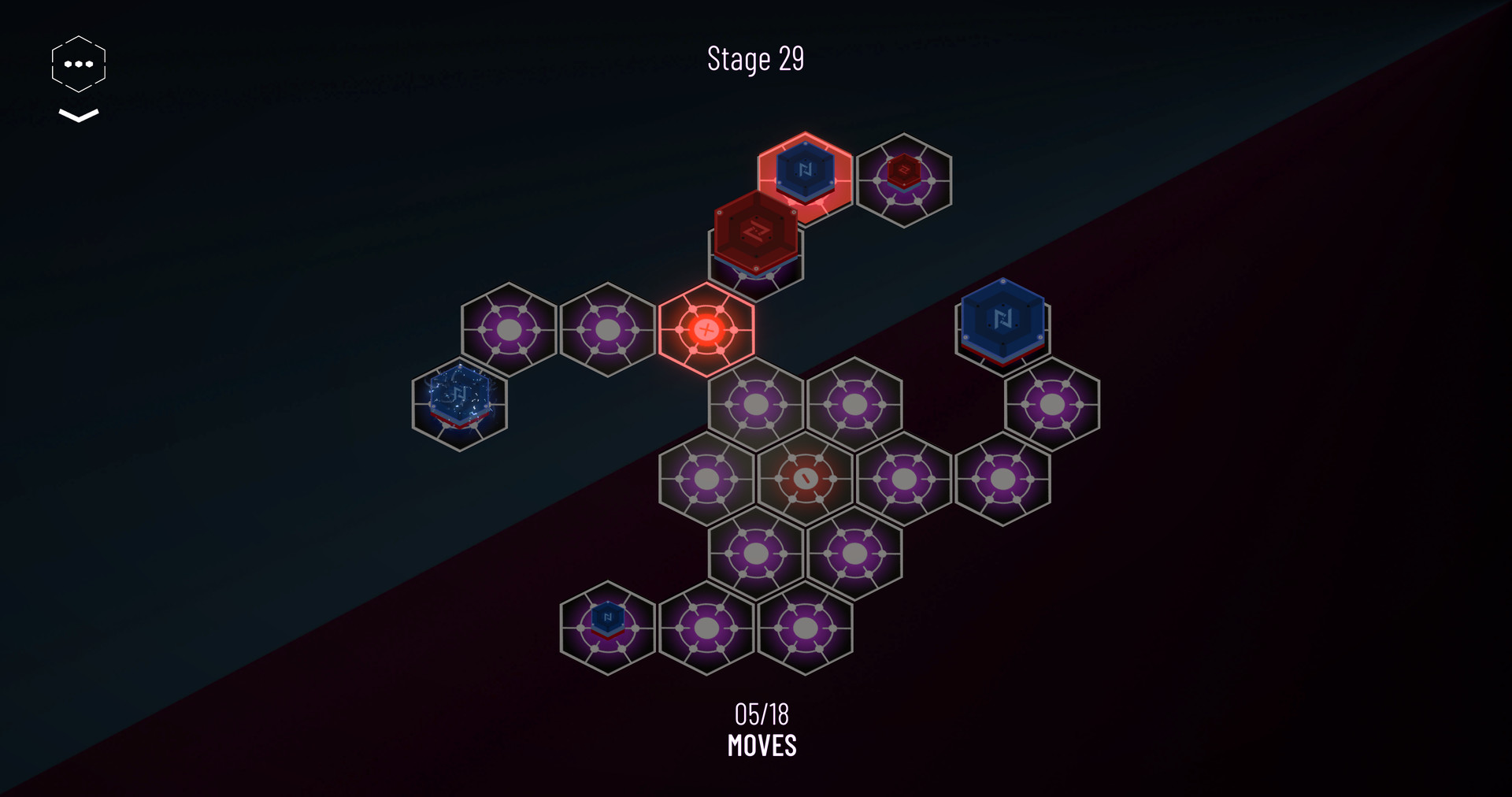Image resolution: width=1512 pixels, height=797 pixels.
Task: Select the glowing red plus tile
Action: coord(705,330)
